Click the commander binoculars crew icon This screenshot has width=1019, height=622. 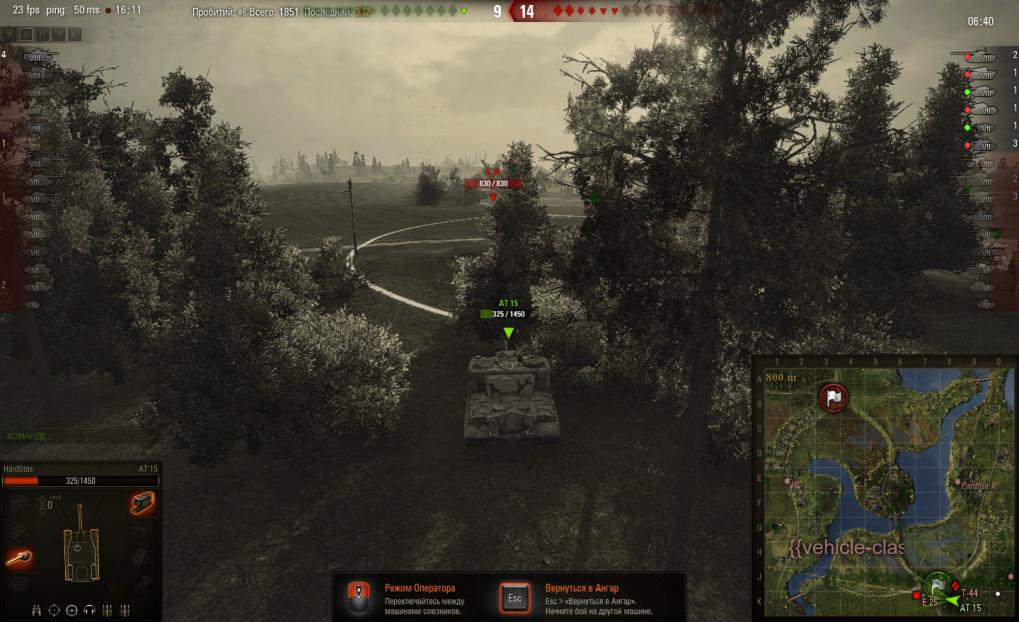point(37,609)
